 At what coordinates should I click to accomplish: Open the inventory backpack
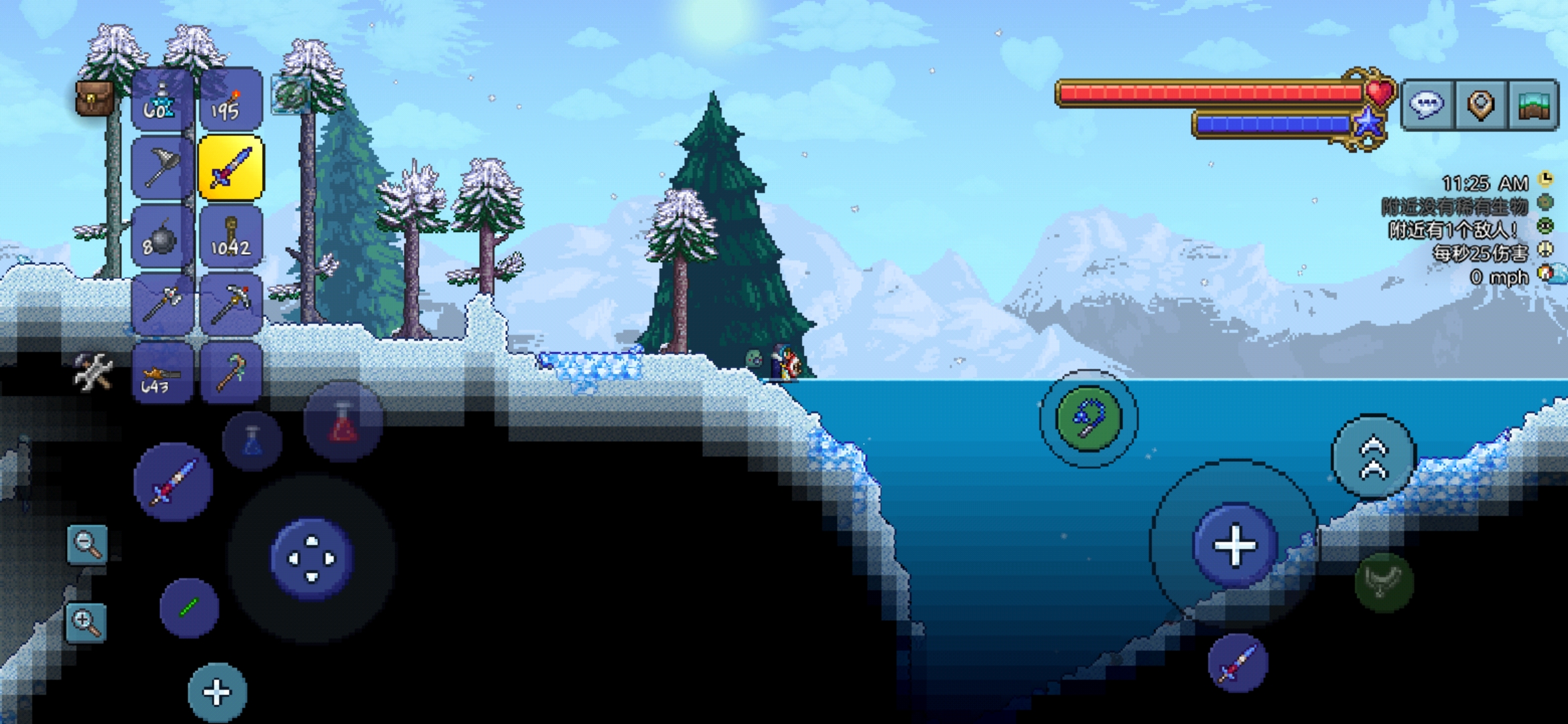click(x=95, y=99)
